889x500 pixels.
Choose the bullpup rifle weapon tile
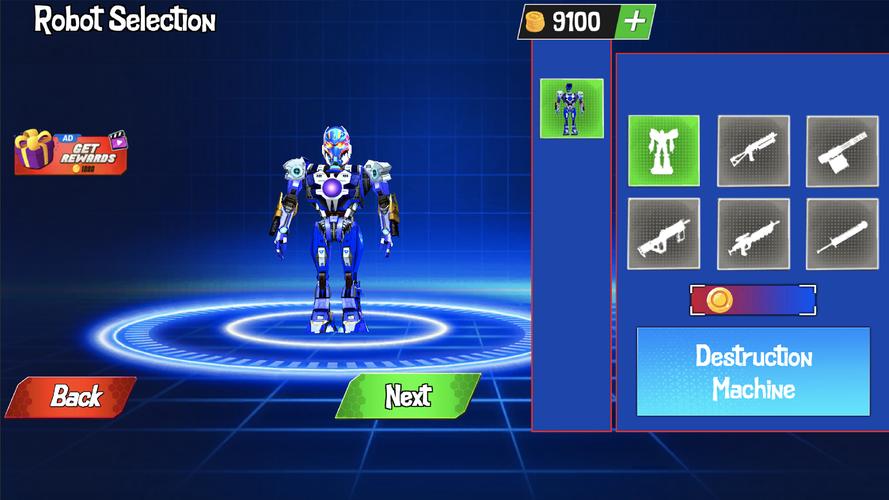[x=663, y=234]
